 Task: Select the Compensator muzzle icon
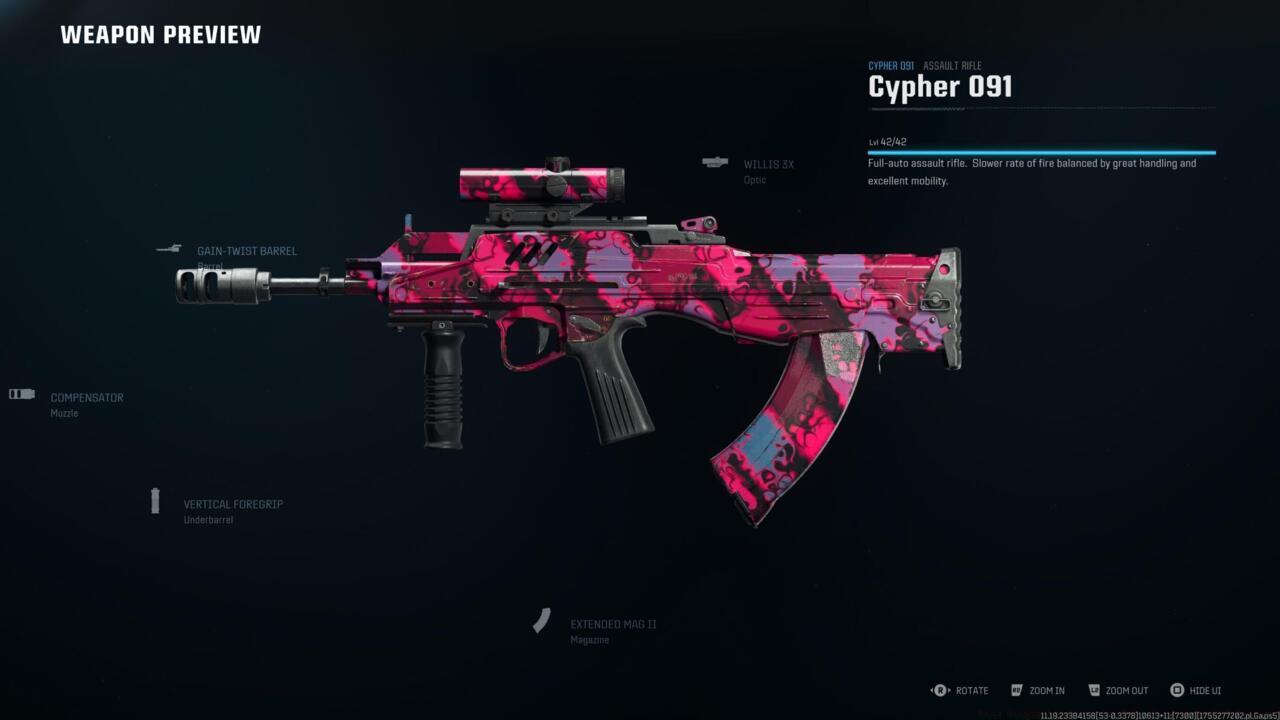point(20,396)
